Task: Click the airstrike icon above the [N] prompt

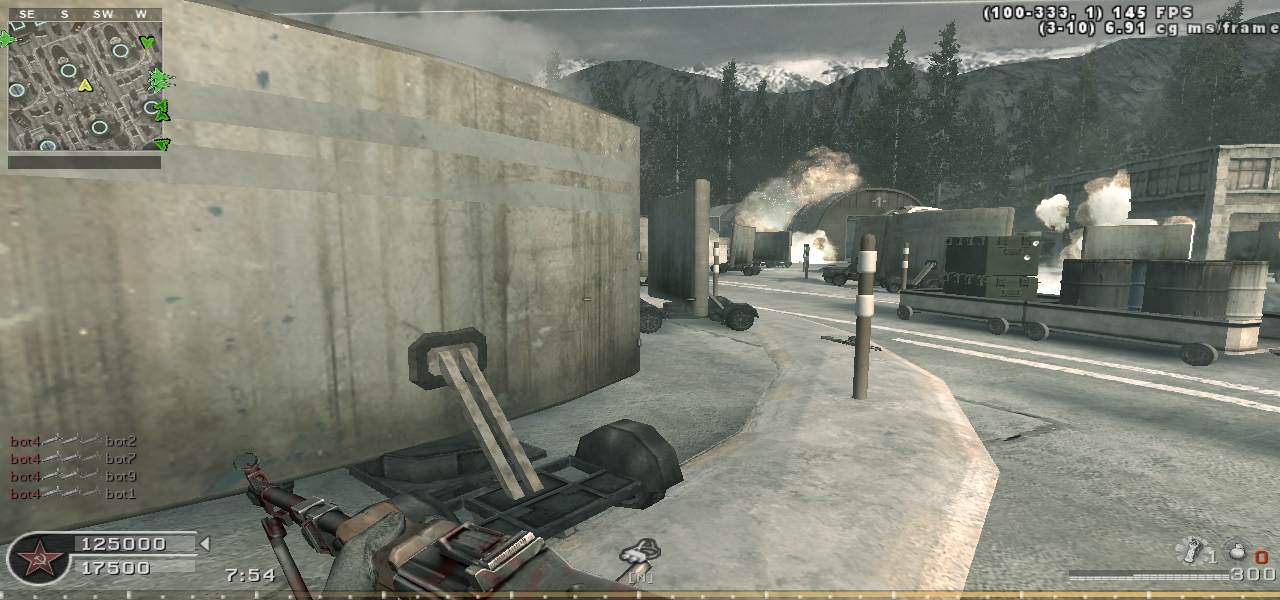Action: pos(636,551)
